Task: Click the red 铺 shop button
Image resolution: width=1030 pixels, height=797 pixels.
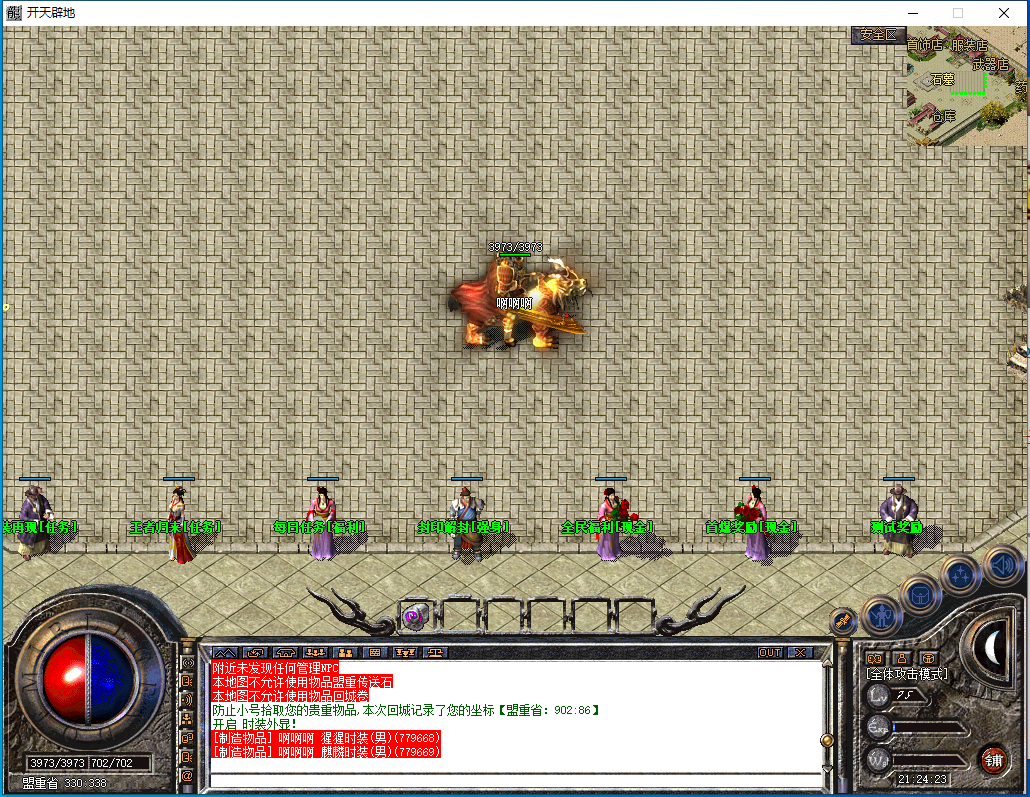Action: pos(993,758)
